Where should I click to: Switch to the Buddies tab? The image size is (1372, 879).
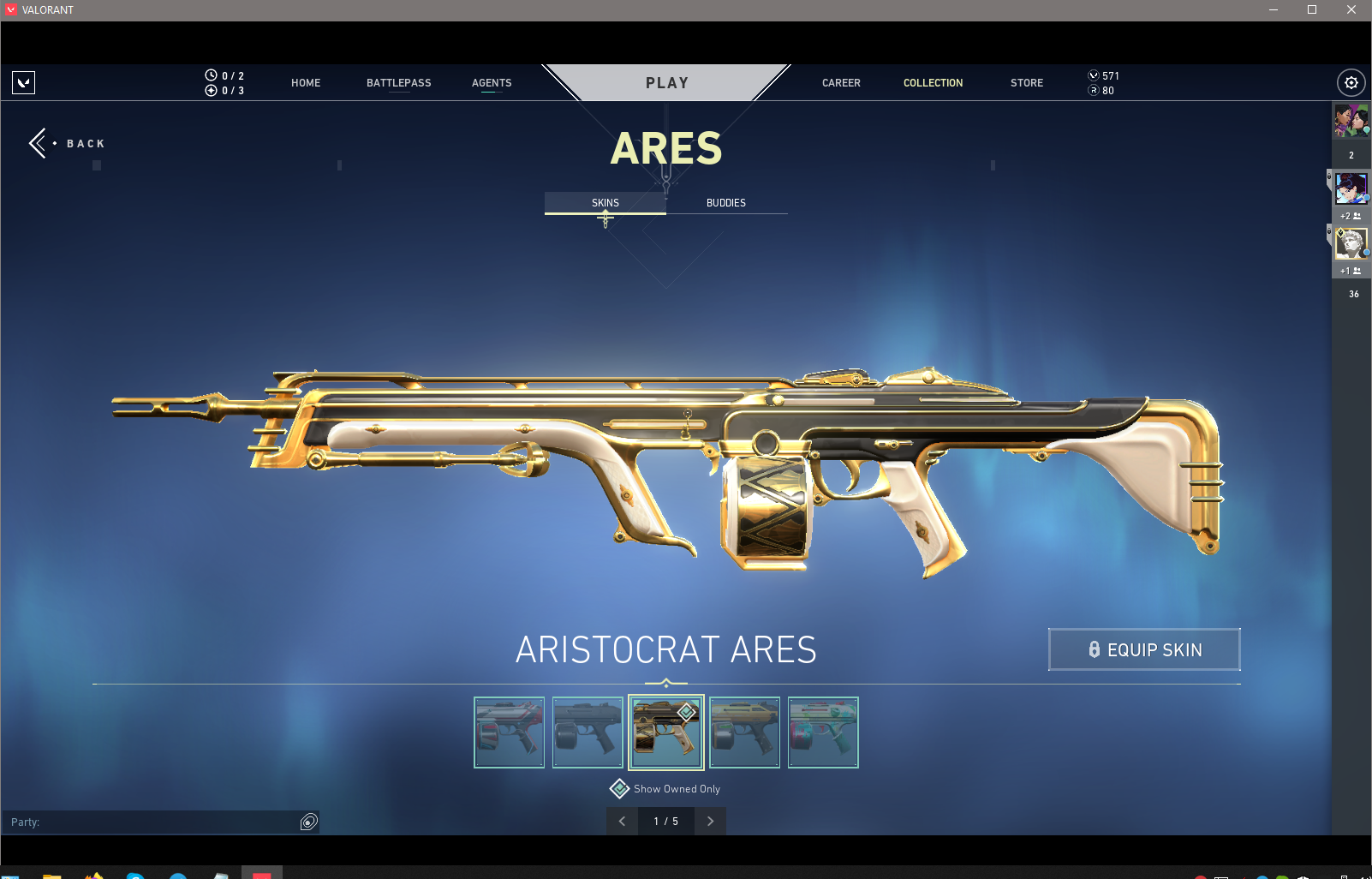tap(726, 203)
